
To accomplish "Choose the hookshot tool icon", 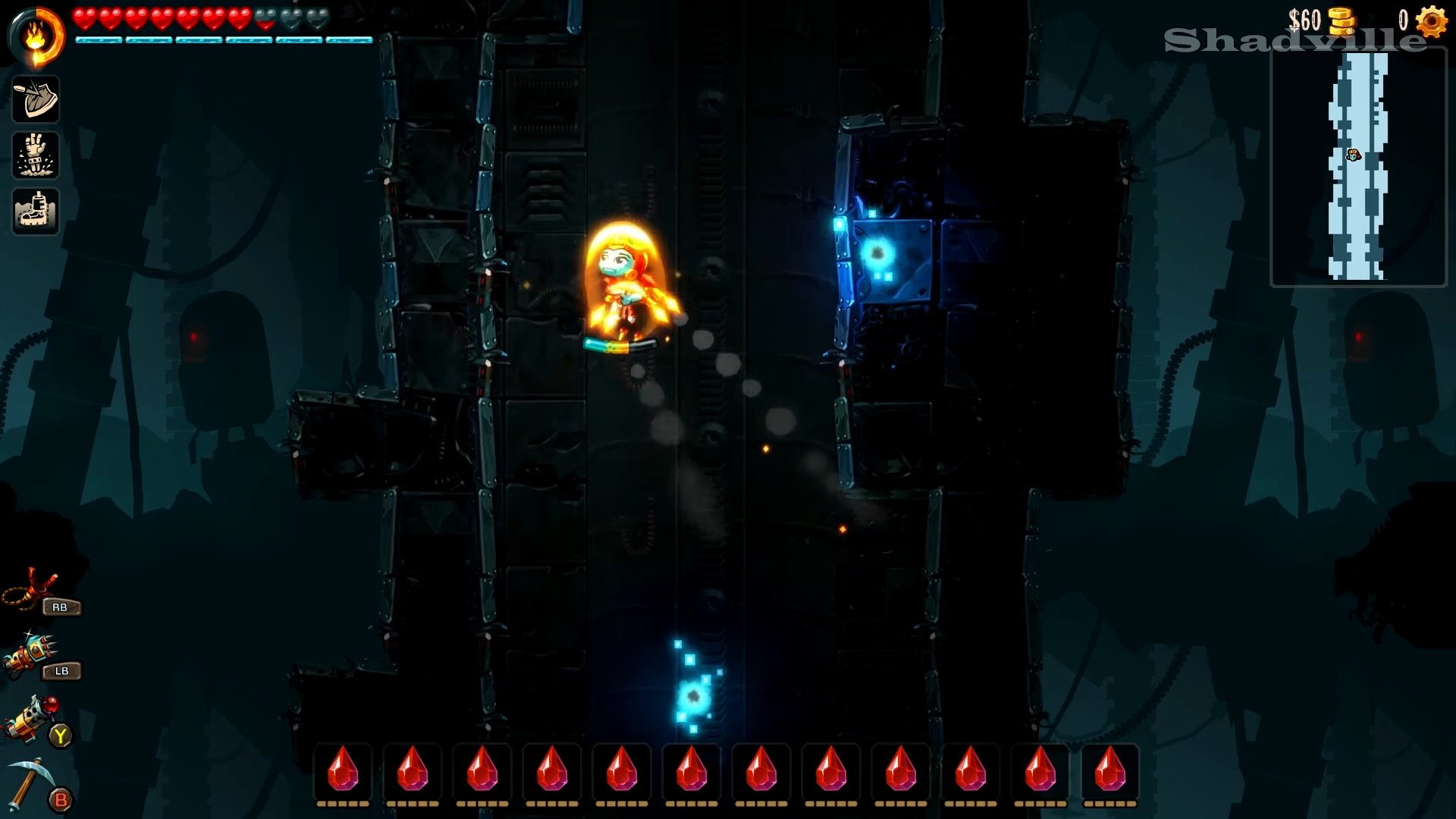I will 30,589.
